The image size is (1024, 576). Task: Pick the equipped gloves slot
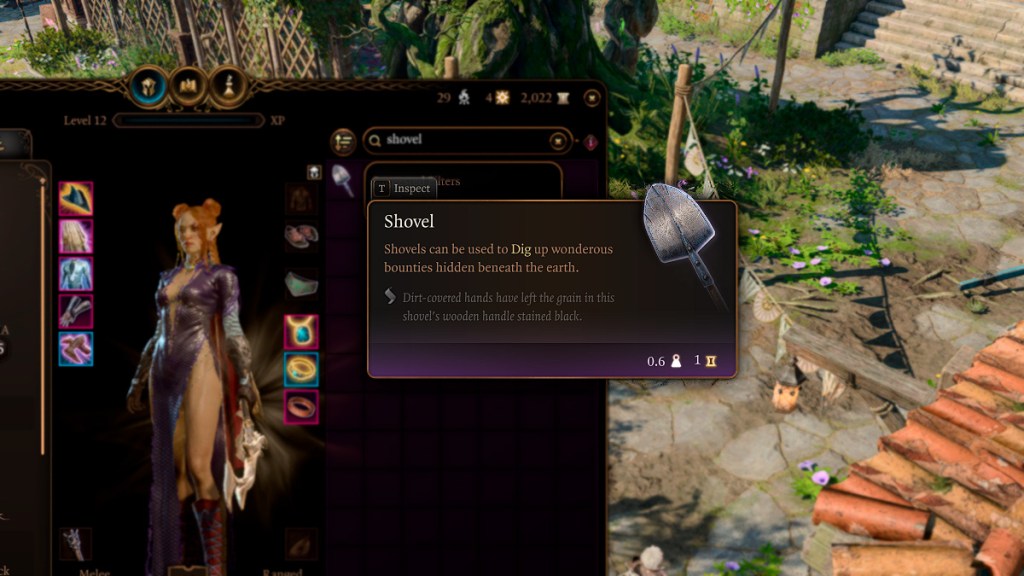76,311
